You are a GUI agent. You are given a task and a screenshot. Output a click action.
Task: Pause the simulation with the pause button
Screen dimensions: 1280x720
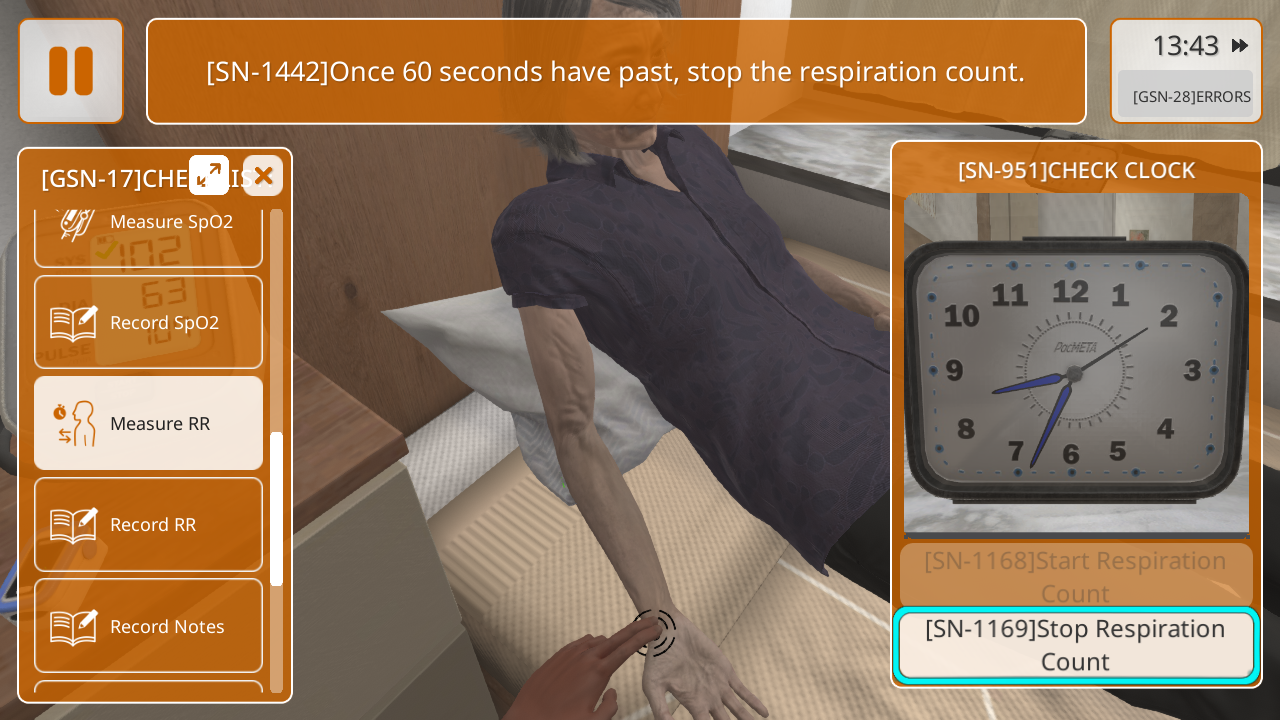coord(71,71)
